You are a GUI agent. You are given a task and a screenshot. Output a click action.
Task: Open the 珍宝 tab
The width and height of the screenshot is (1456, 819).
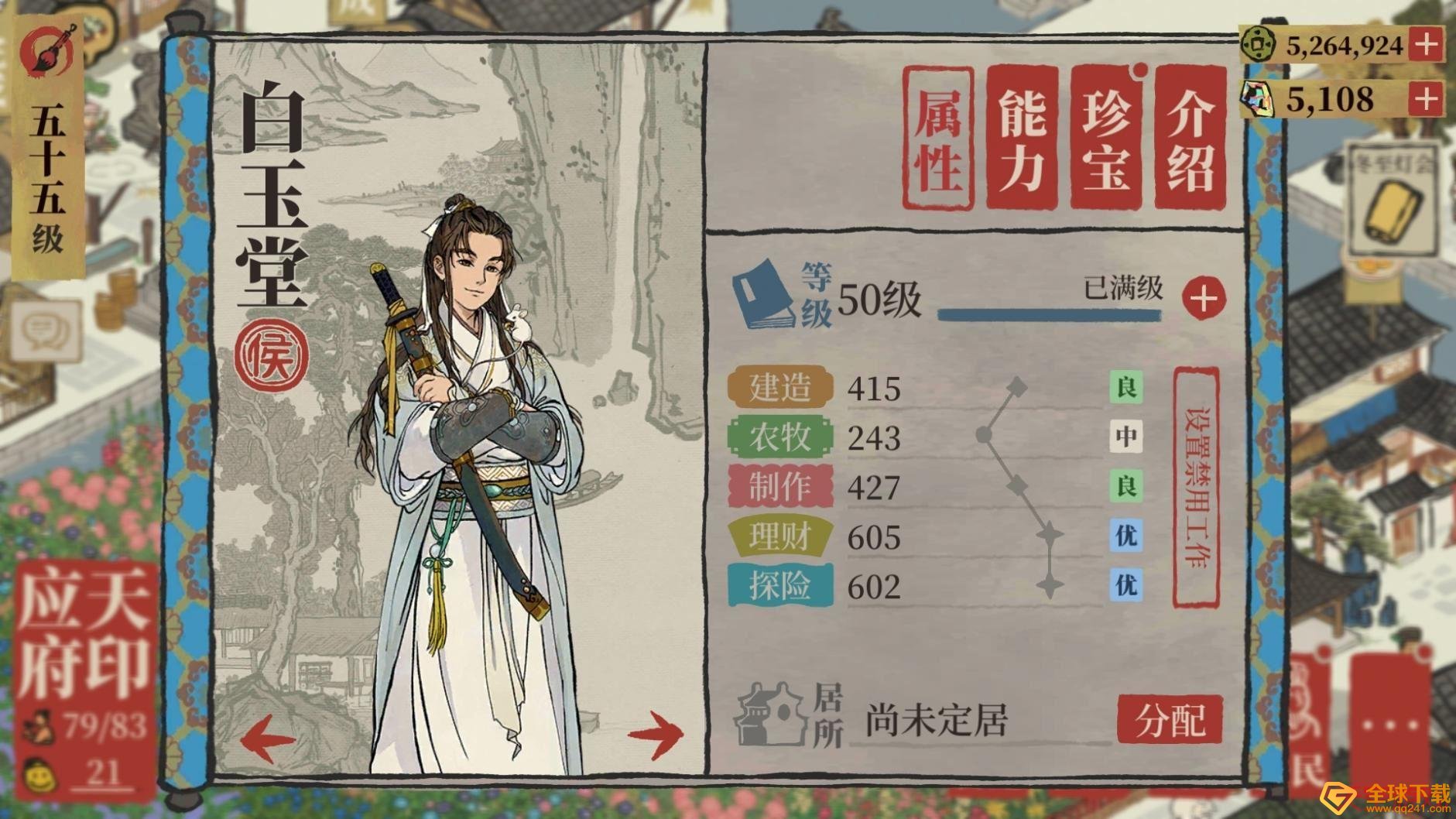(x=1110, y=135)
